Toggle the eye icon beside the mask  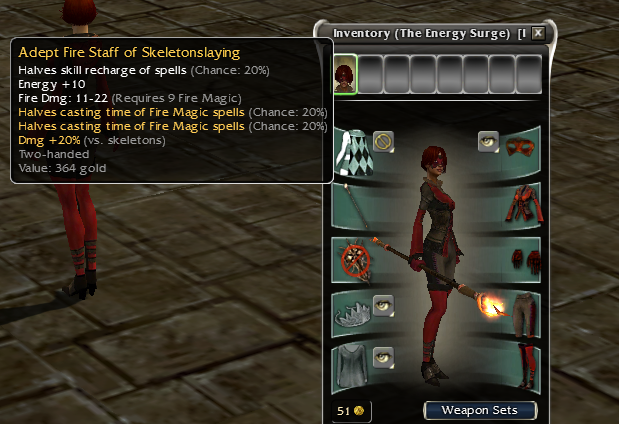[x=488, y=140]
